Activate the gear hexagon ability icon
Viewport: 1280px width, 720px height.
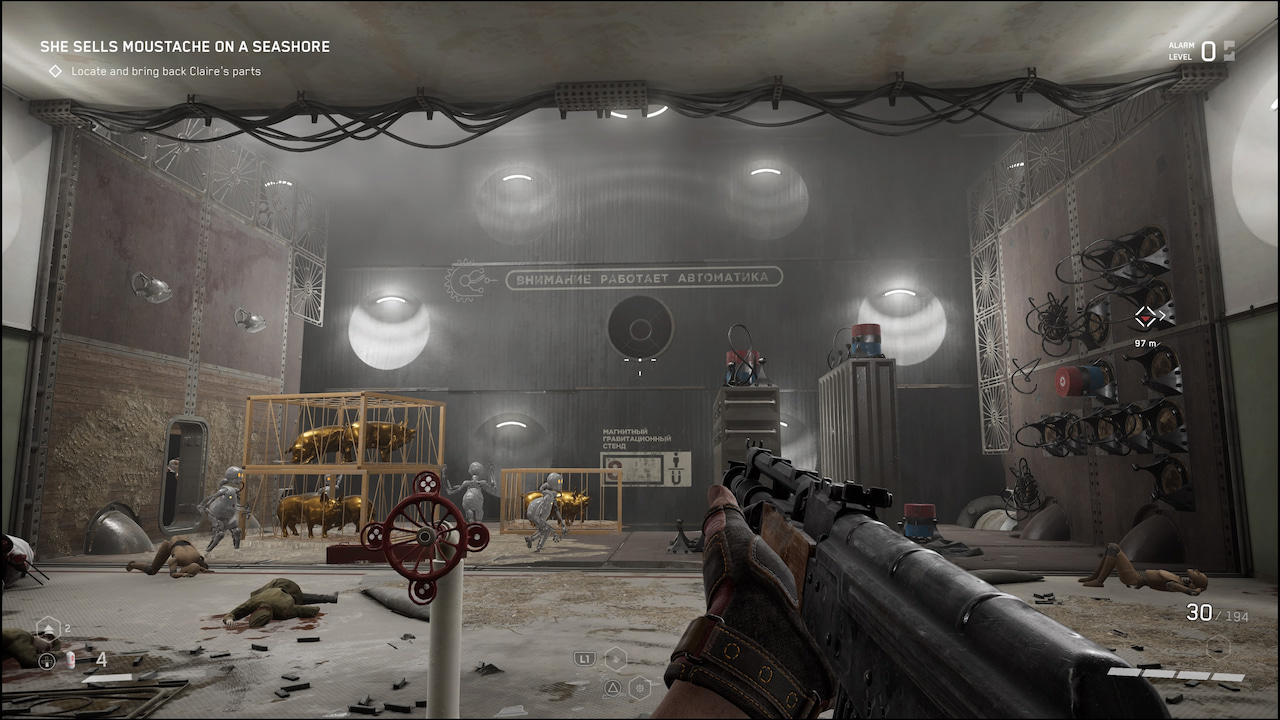click(x=640, y=687)
